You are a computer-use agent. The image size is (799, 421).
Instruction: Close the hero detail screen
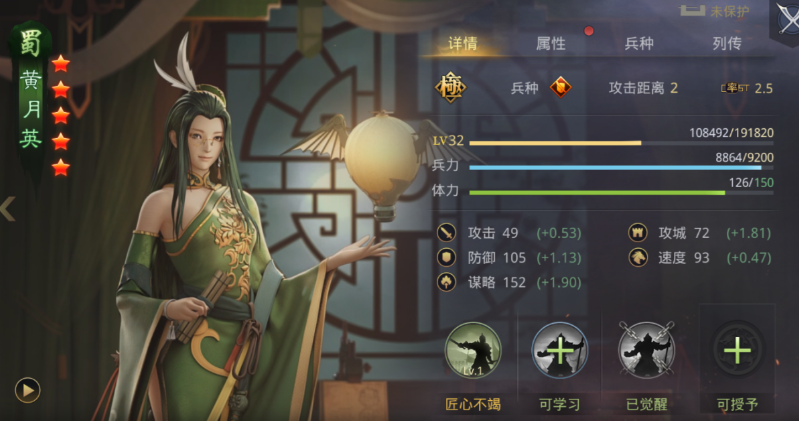786,18
